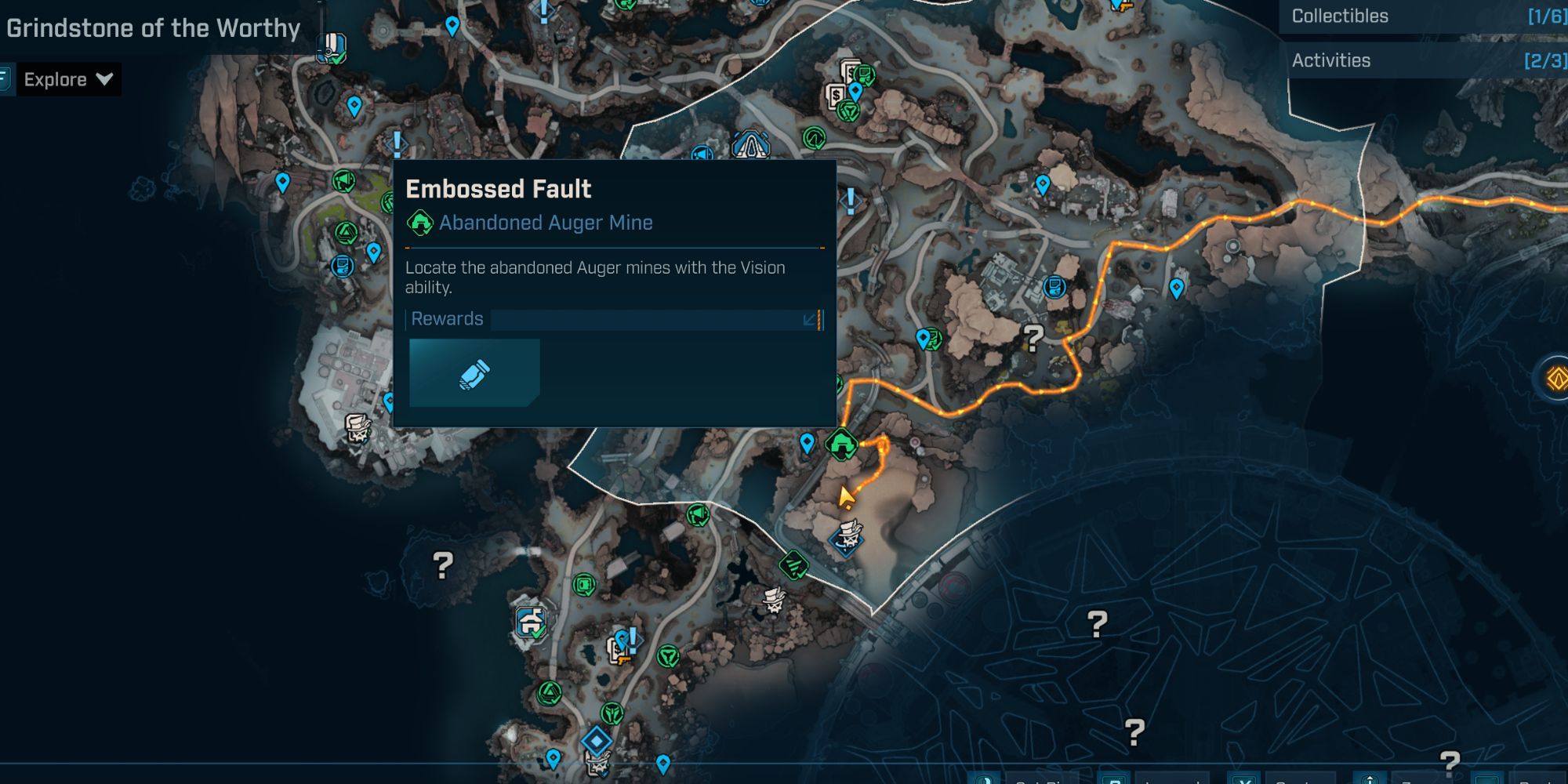This screenshot has width=1568, height=784.
Task: Select the Collectibles tracker row
Action: [1423, 16]
